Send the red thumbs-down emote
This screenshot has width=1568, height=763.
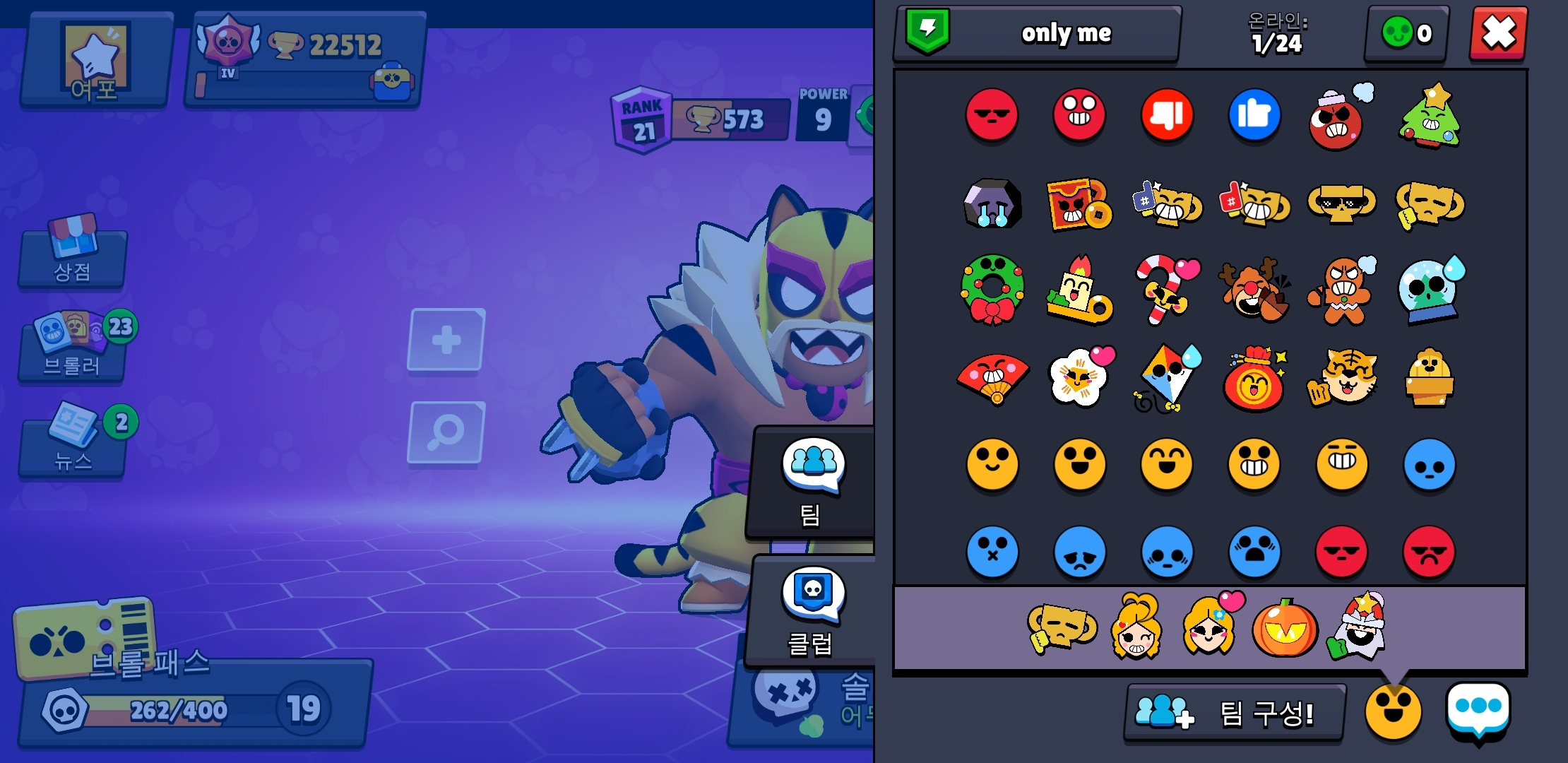1167,115
